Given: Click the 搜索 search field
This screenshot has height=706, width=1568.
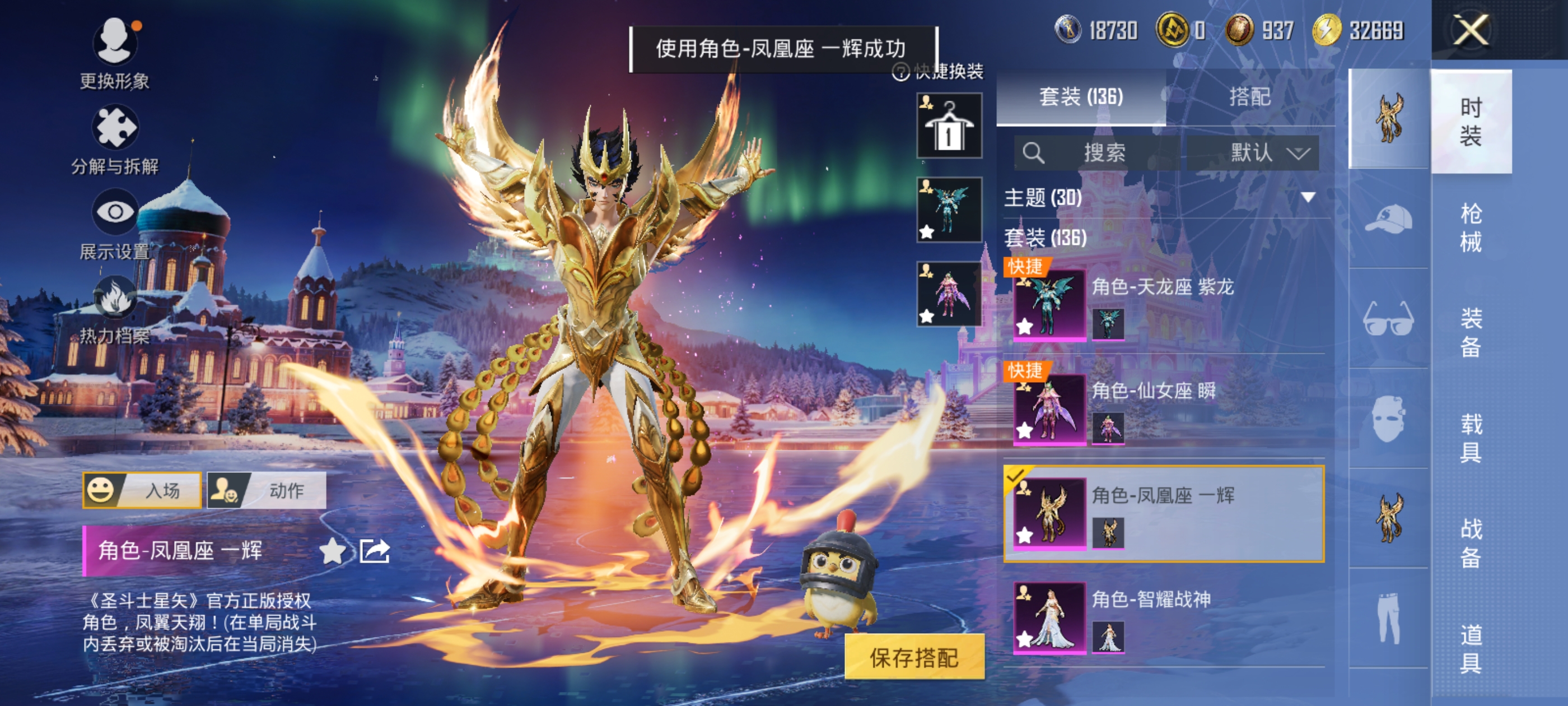Looking at the screenshot, I should (1096, 152).
